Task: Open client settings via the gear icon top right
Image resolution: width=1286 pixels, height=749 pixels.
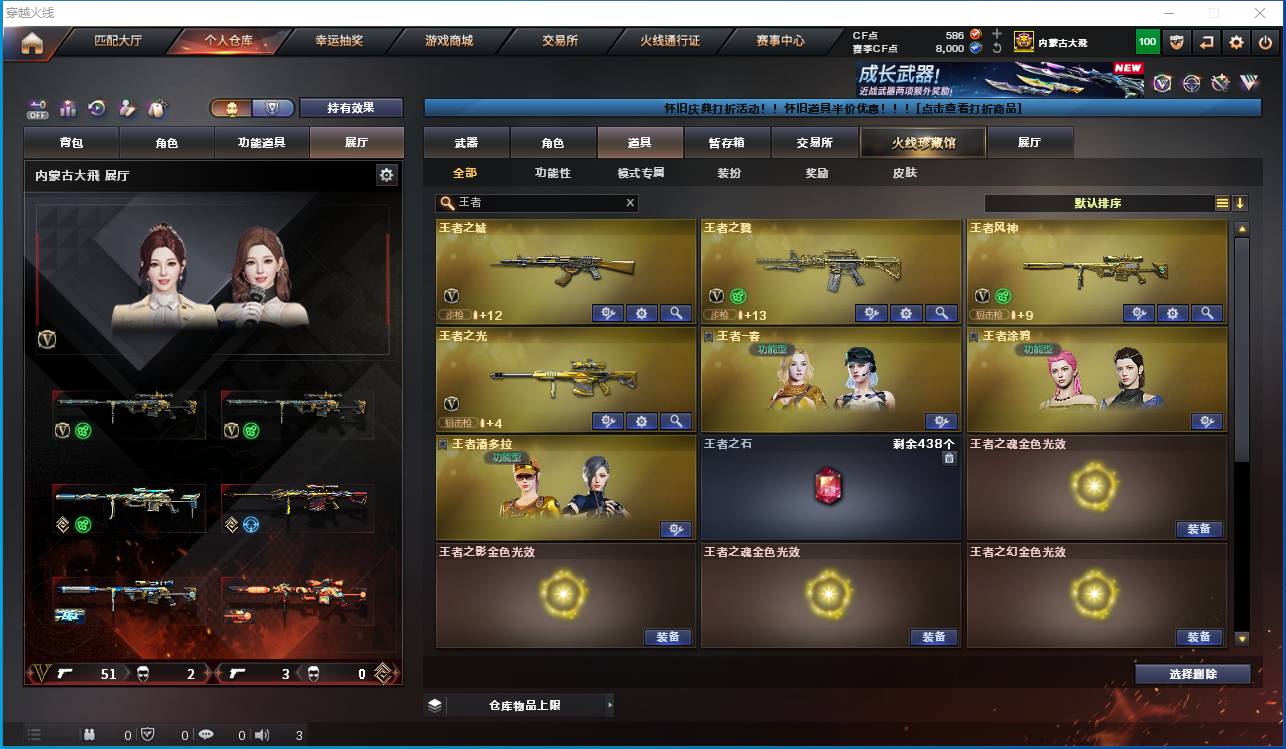Action: point(1237,42)
